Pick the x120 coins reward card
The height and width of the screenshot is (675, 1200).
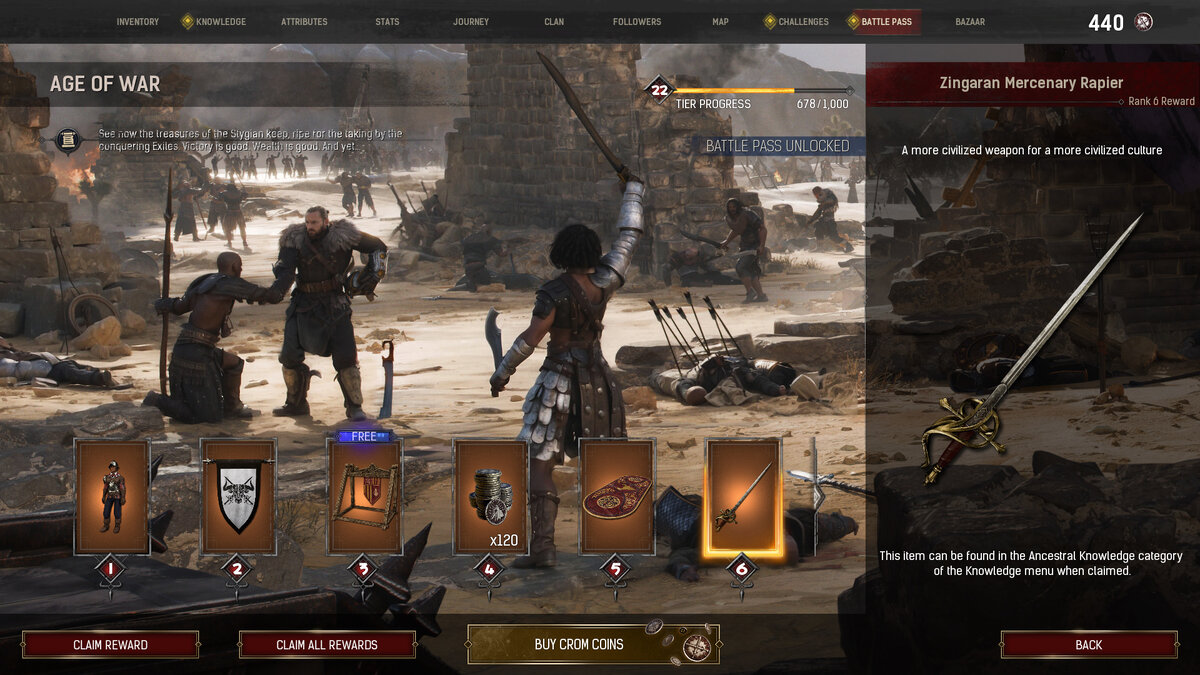coord(490,496)
